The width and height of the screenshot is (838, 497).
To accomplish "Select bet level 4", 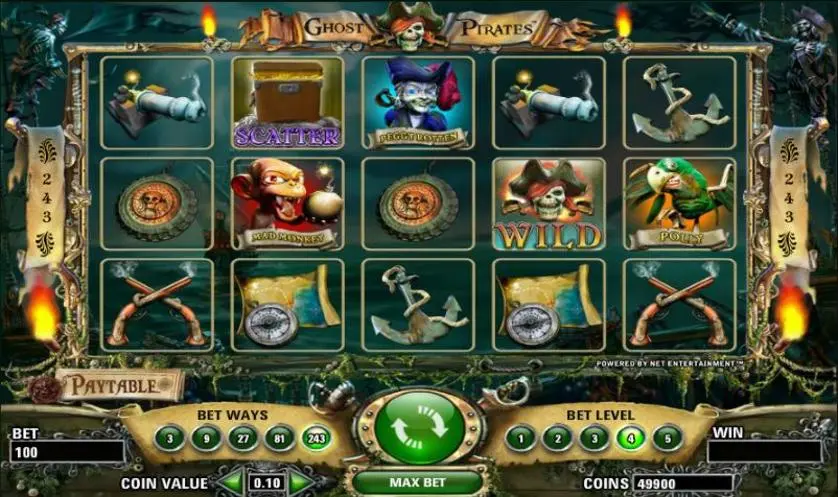I will coord(631,437).
